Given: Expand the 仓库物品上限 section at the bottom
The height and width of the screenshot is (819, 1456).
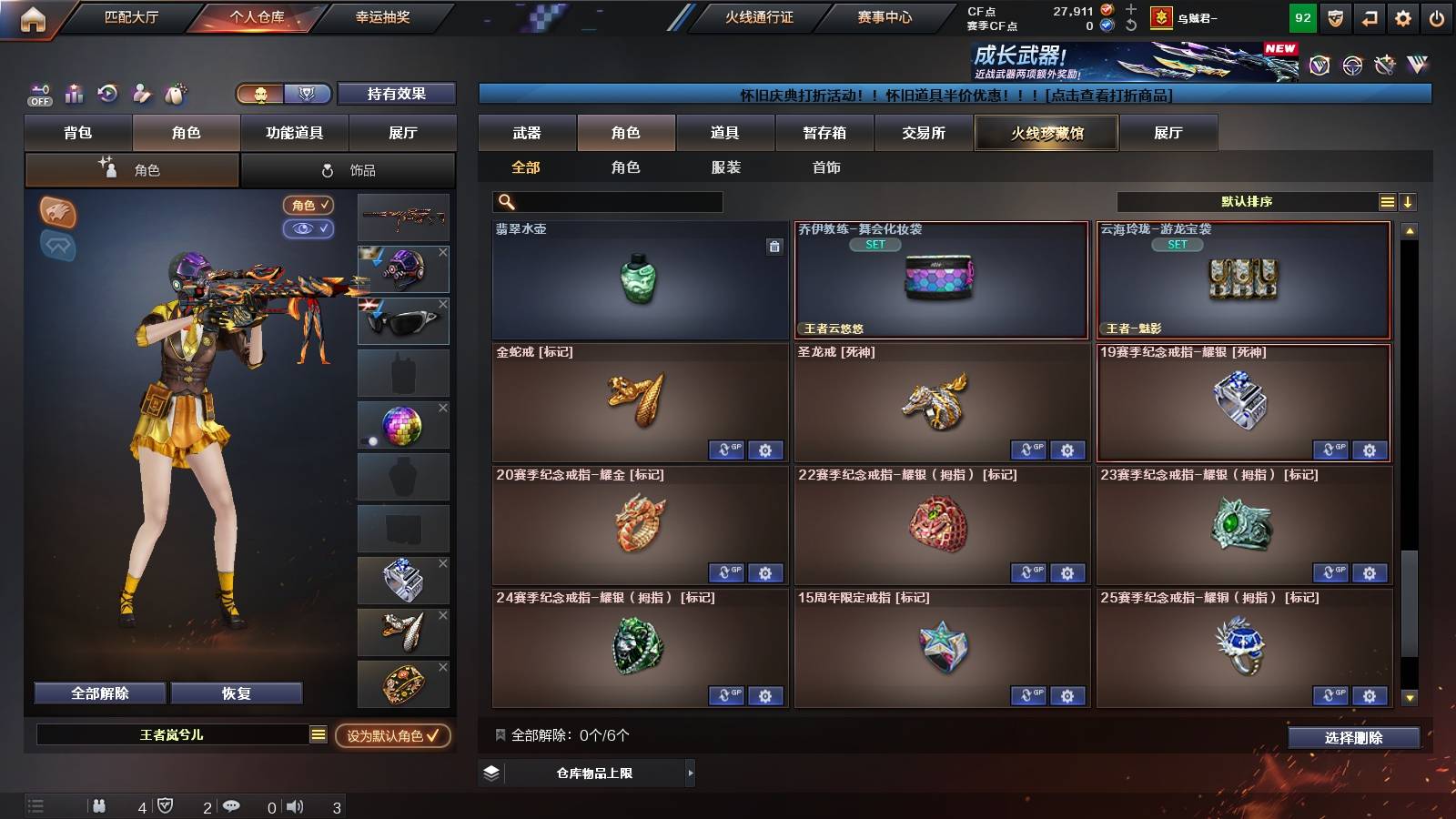Looking at the screenshot, I should click(596, 772).
